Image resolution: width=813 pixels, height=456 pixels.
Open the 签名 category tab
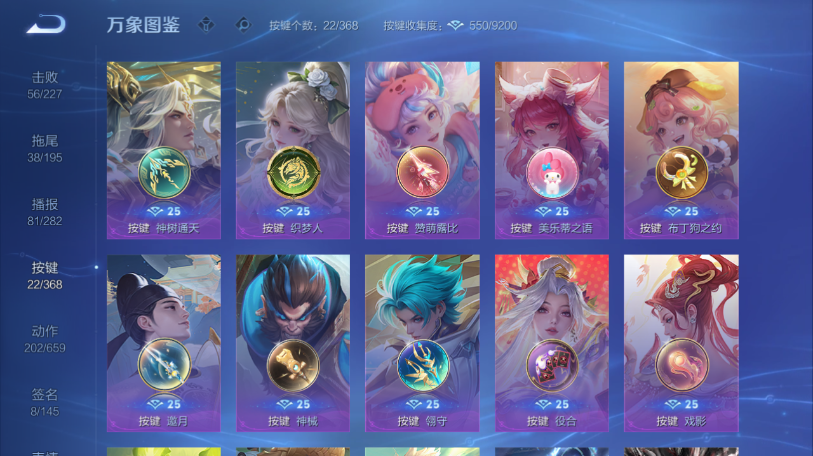(x=45, y=402)
